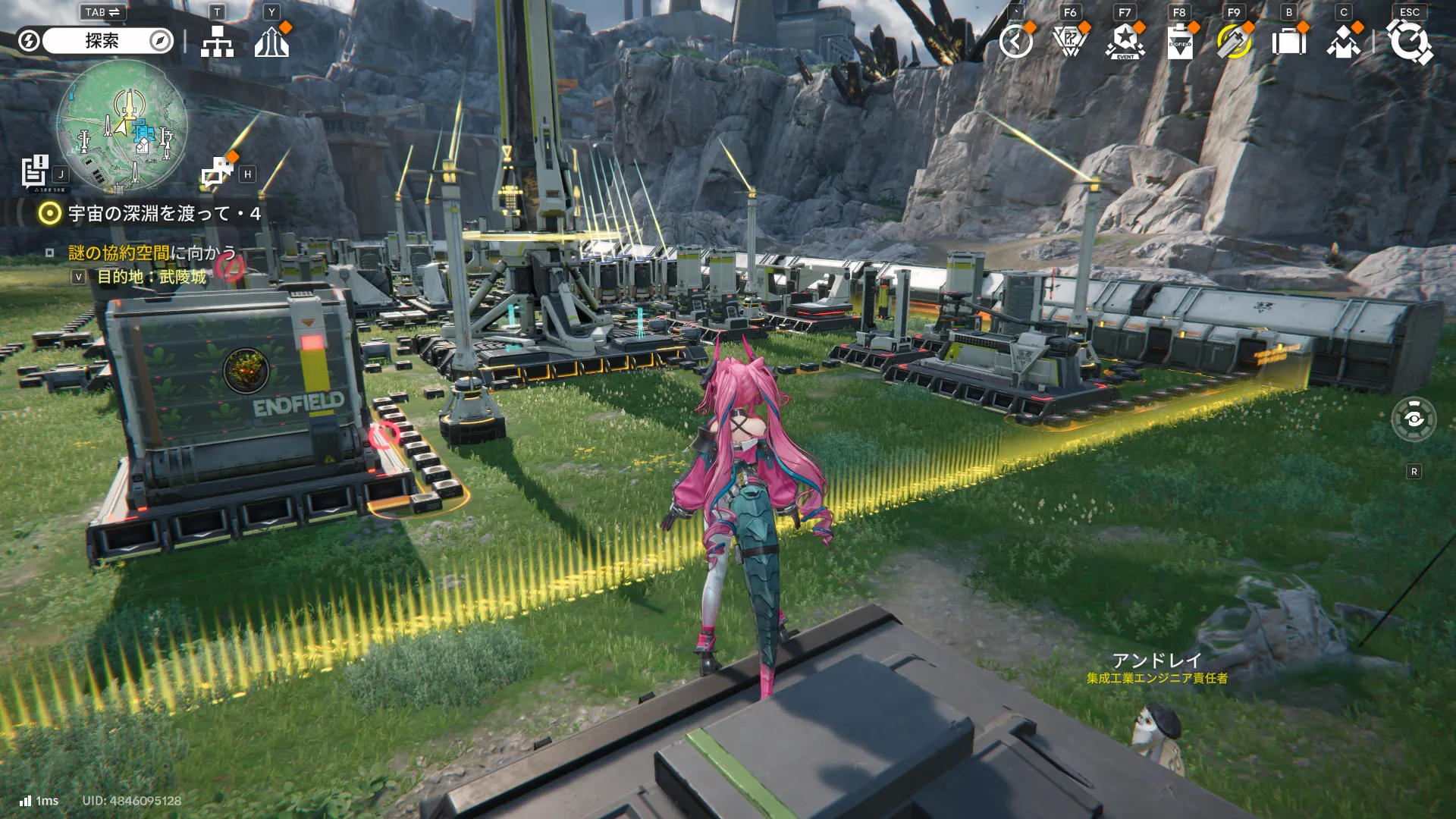Open the mission log checklist icon
The width and height of the screenshot is (1456, 819).
(x=35, y=171)
